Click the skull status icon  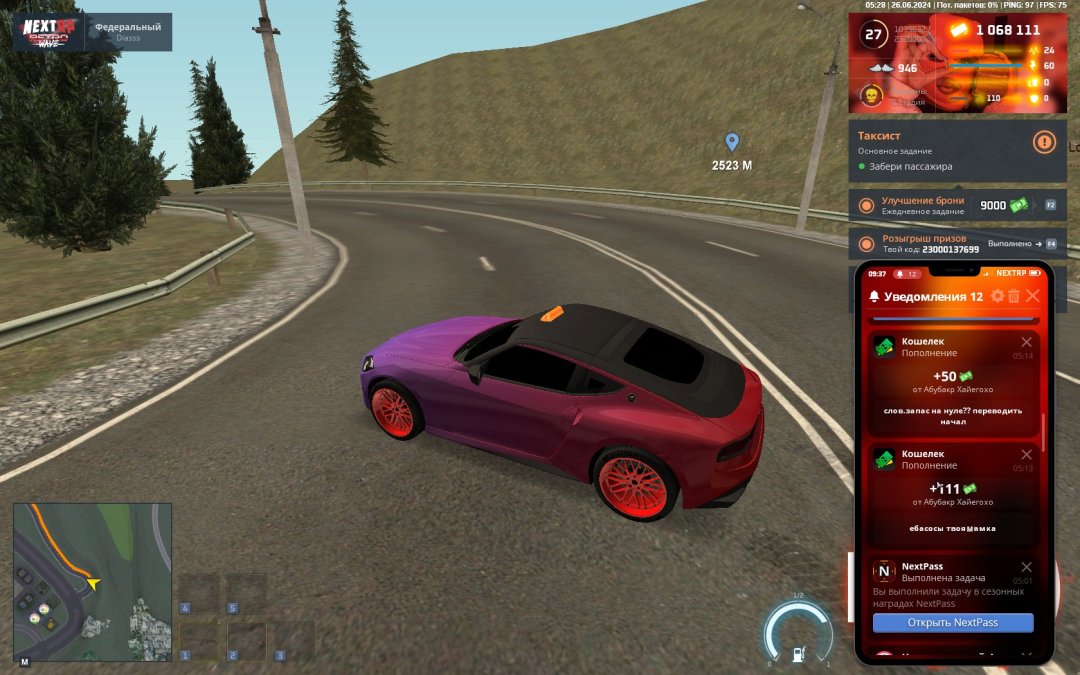tap(871, 96)
